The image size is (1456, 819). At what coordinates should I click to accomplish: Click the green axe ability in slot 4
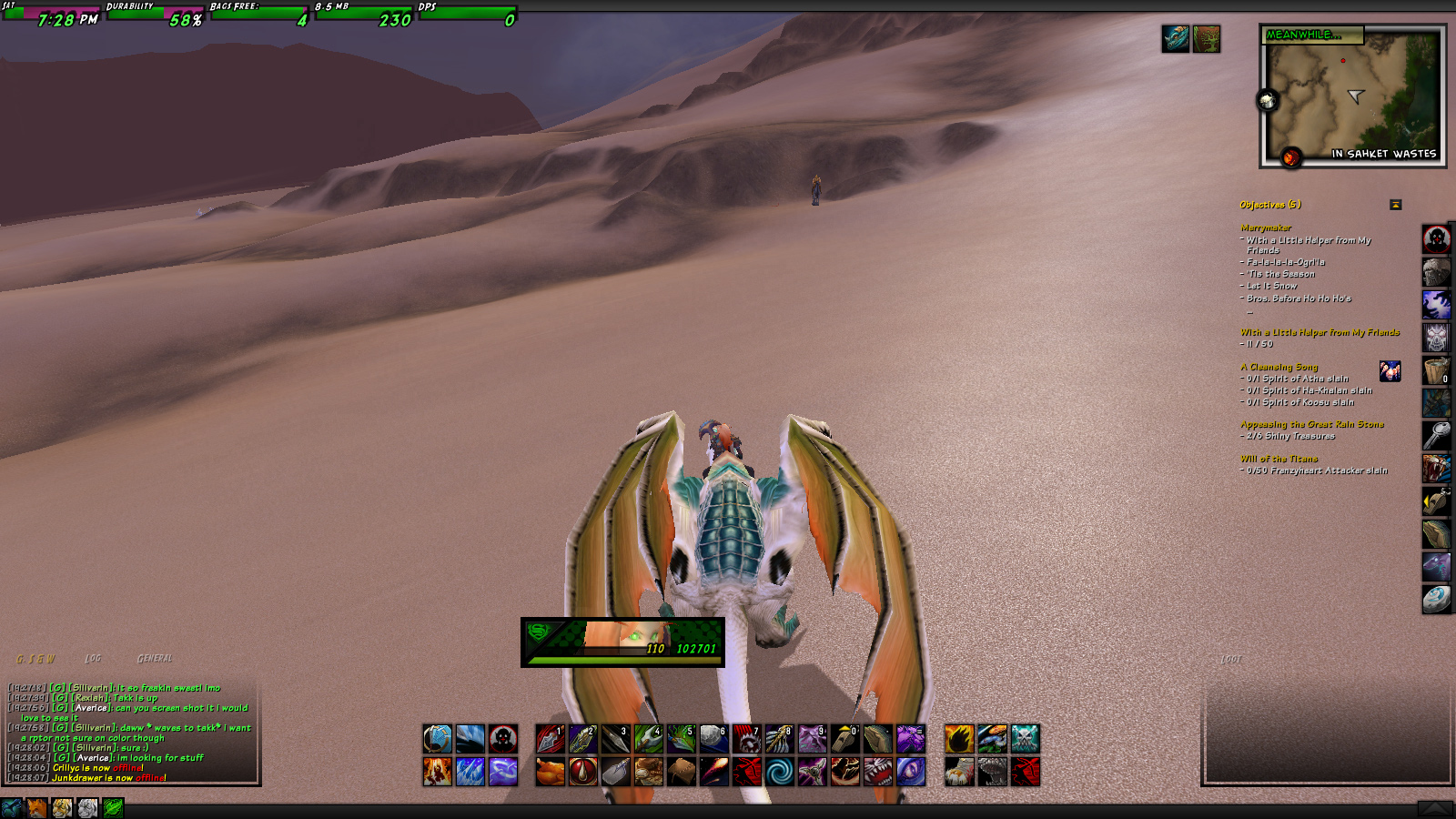tap(648, 739)
